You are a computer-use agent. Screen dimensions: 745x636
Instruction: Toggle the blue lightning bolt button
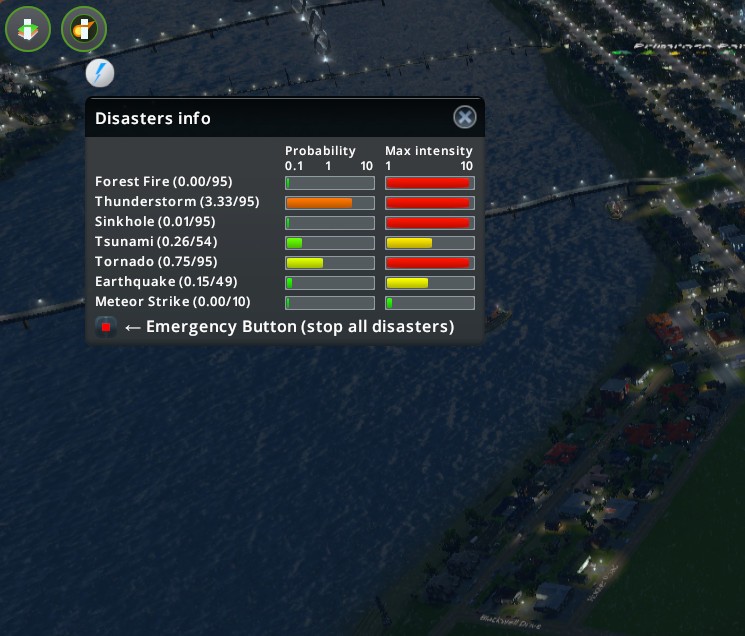pyautogui.click(x=100, y=73)
